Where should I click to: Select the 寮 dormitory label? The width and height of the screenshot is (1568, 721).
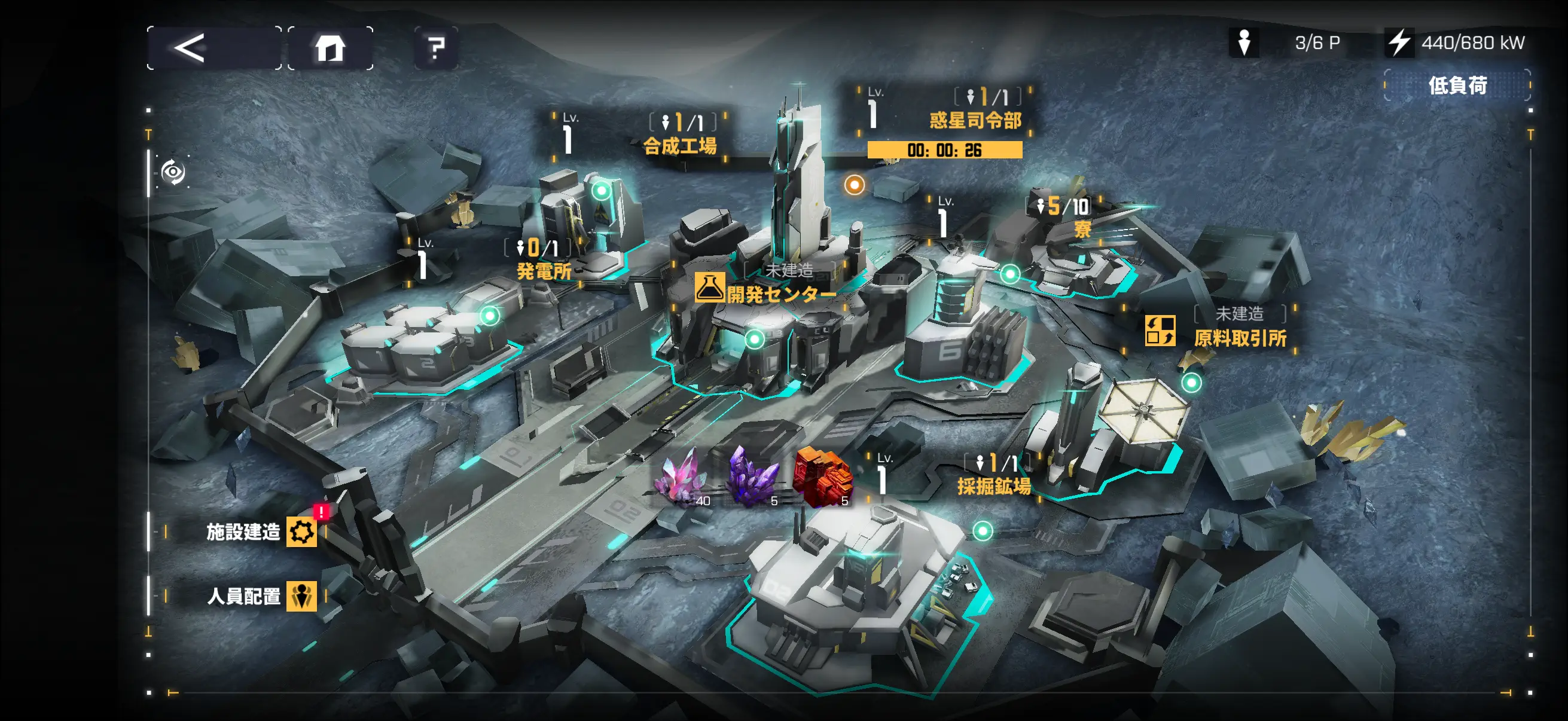(1082, 230)
